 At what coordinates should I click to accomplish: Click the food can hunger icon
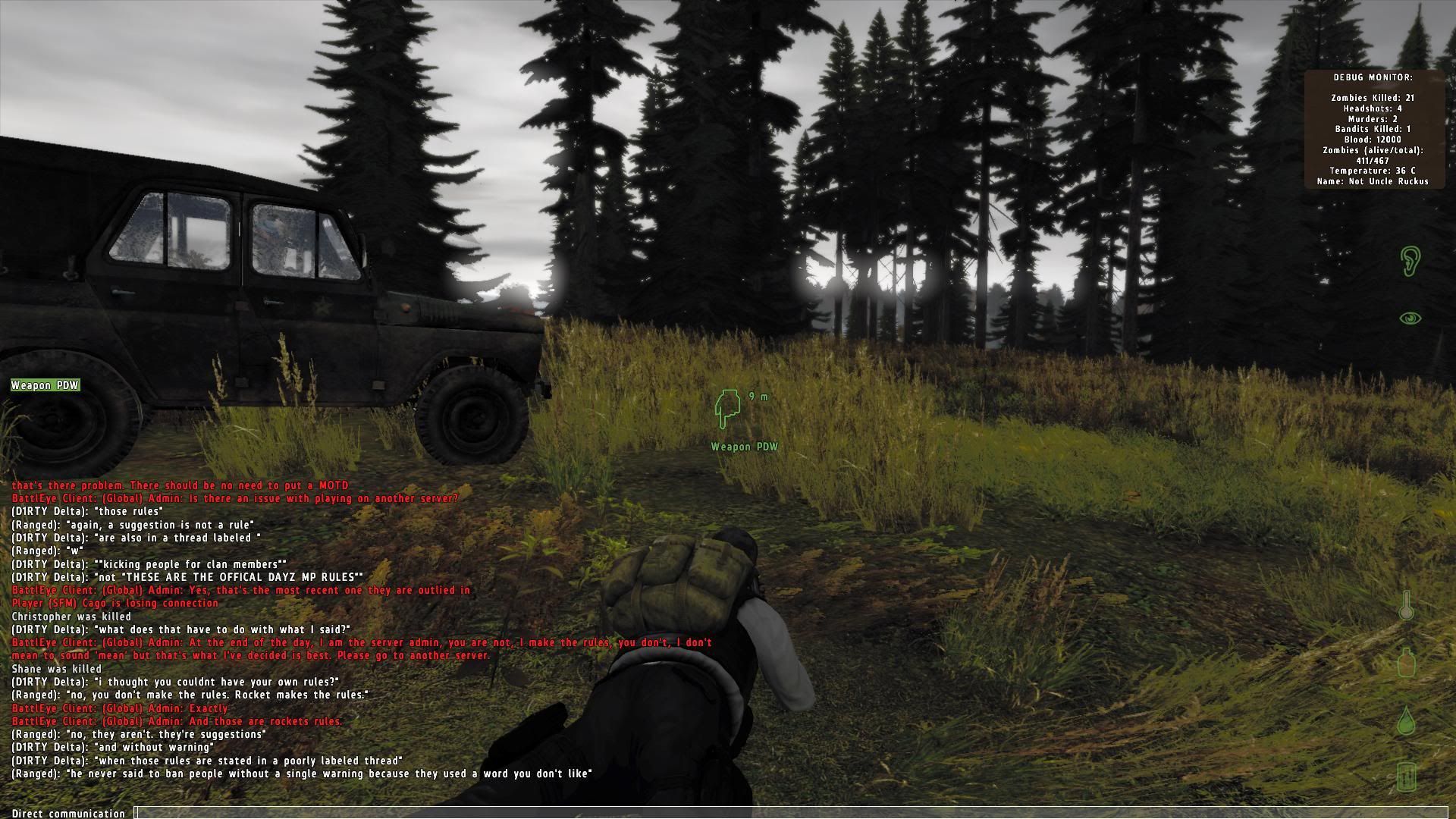click(1407, 777)
